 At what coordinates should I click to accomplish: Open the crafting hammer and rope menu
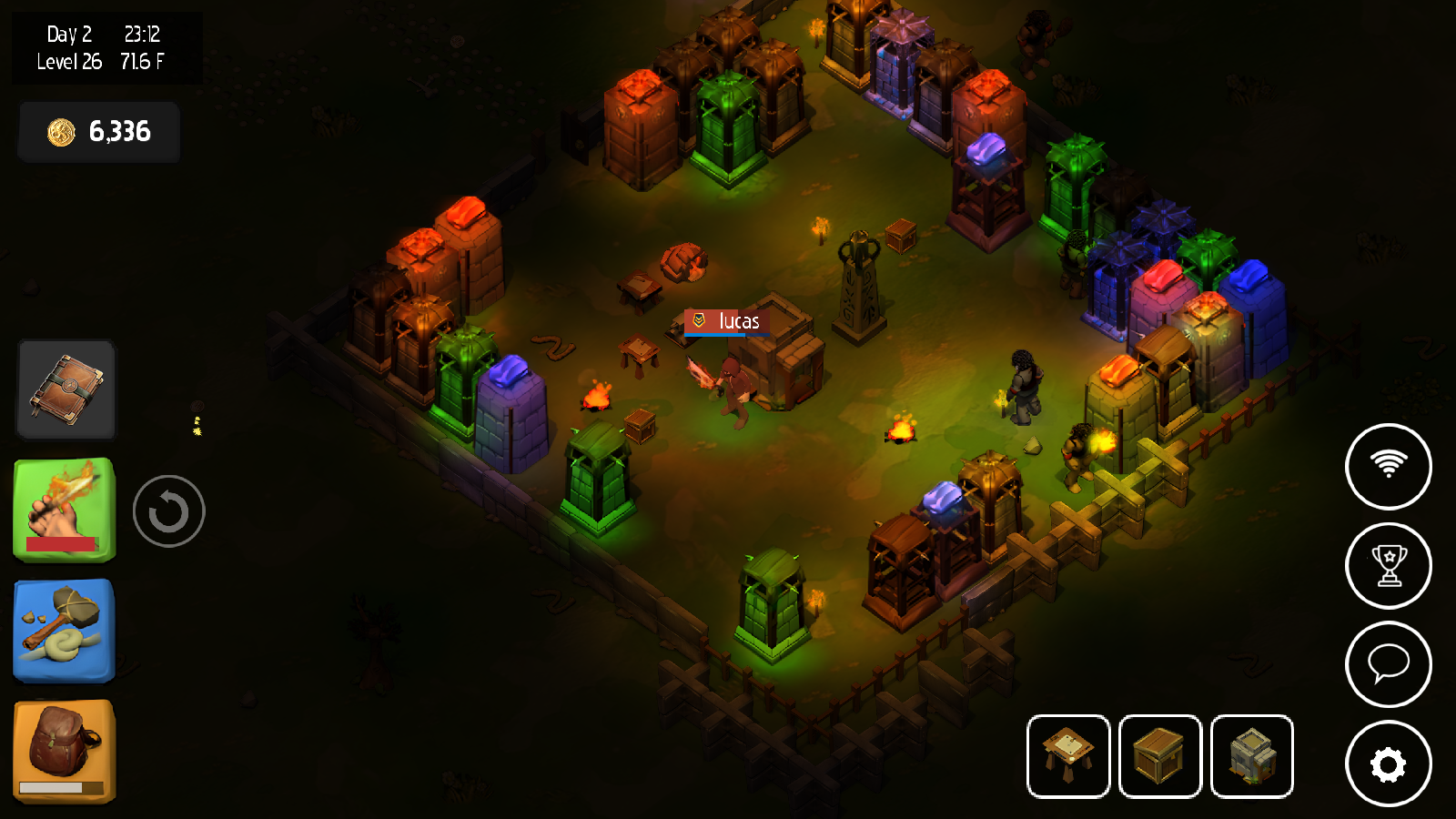[x=63, y=630]
